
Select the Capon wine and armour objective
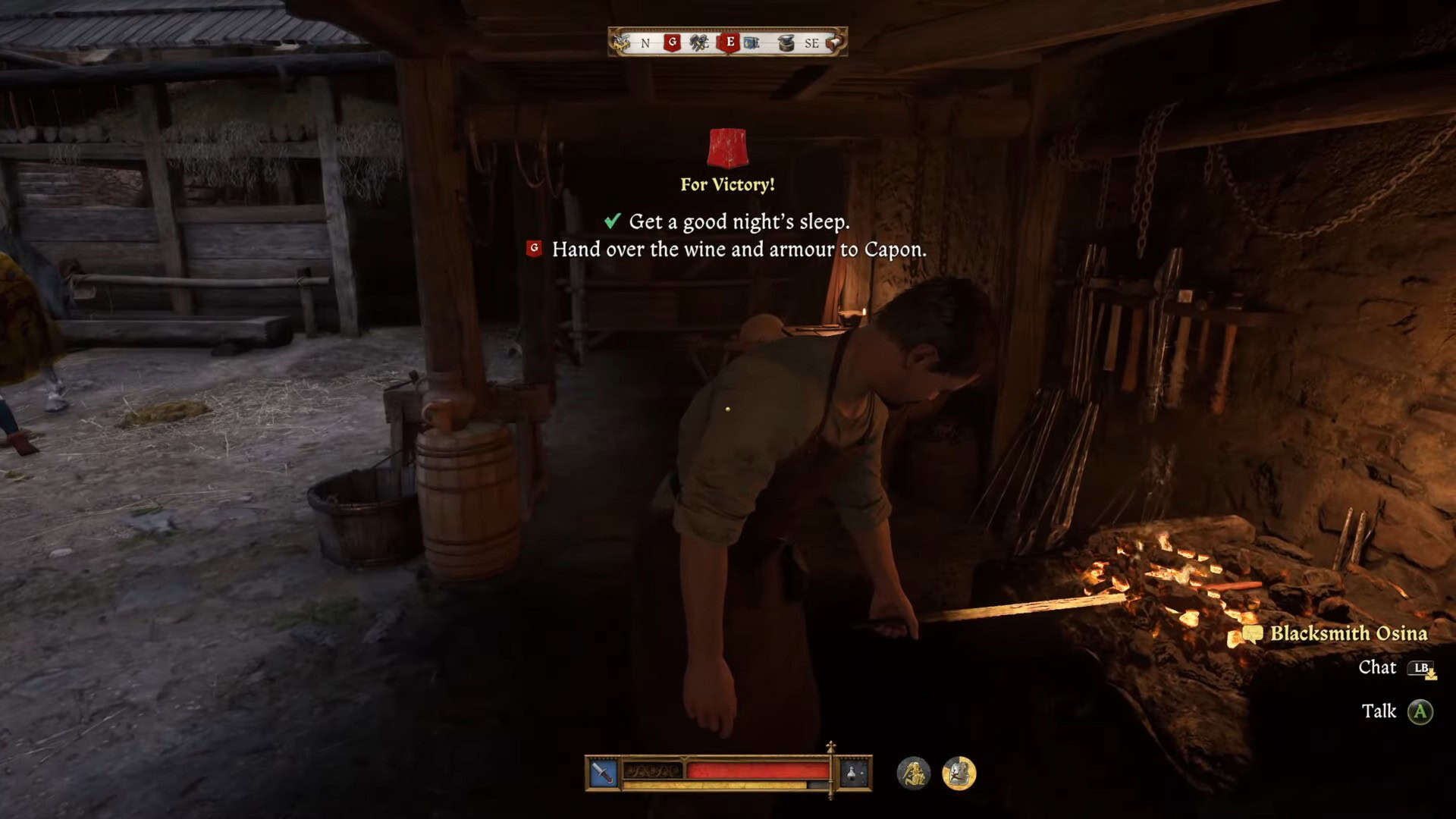point(739,249)
